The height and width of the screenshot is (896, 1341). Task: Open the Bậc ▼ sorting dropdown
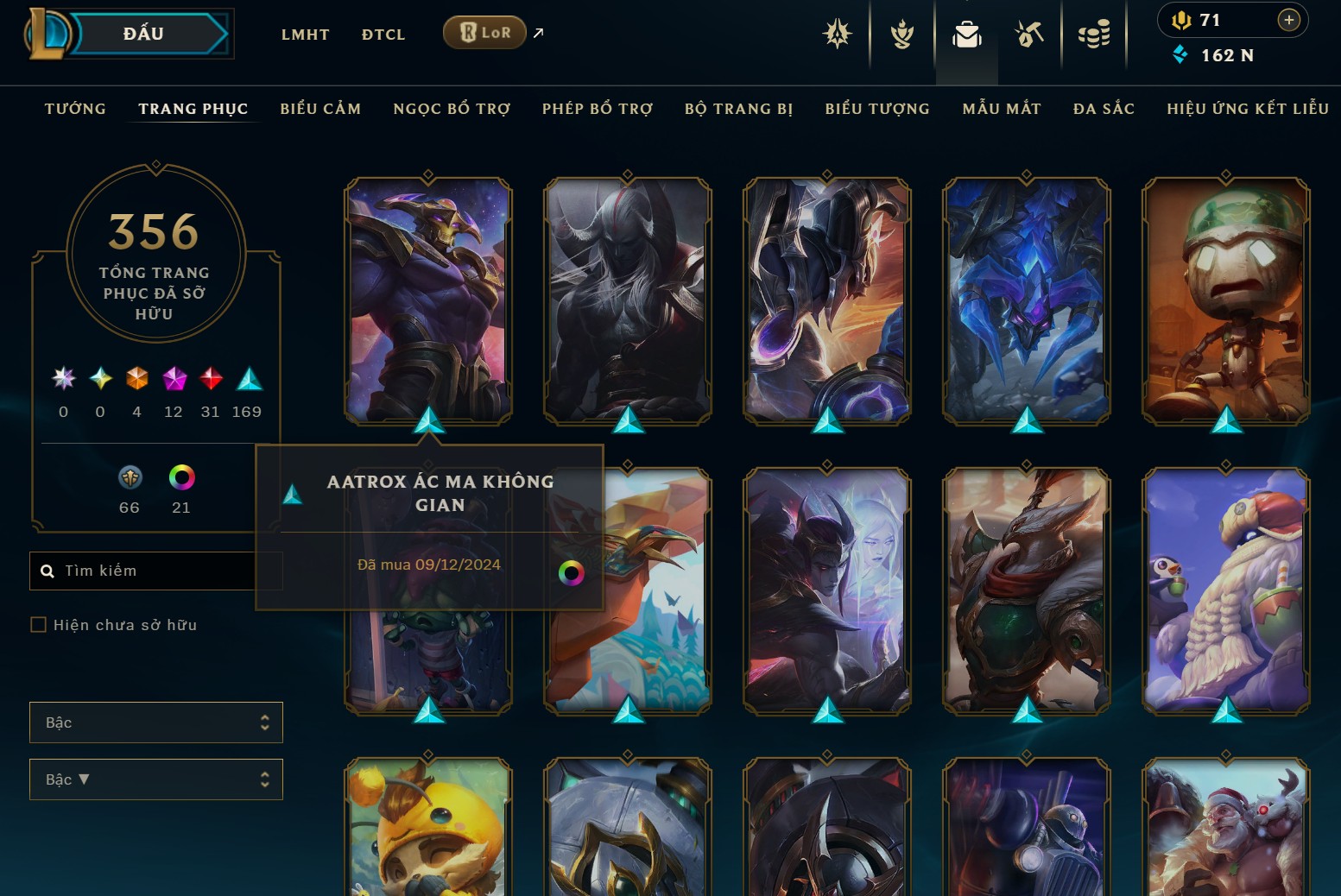156,779
